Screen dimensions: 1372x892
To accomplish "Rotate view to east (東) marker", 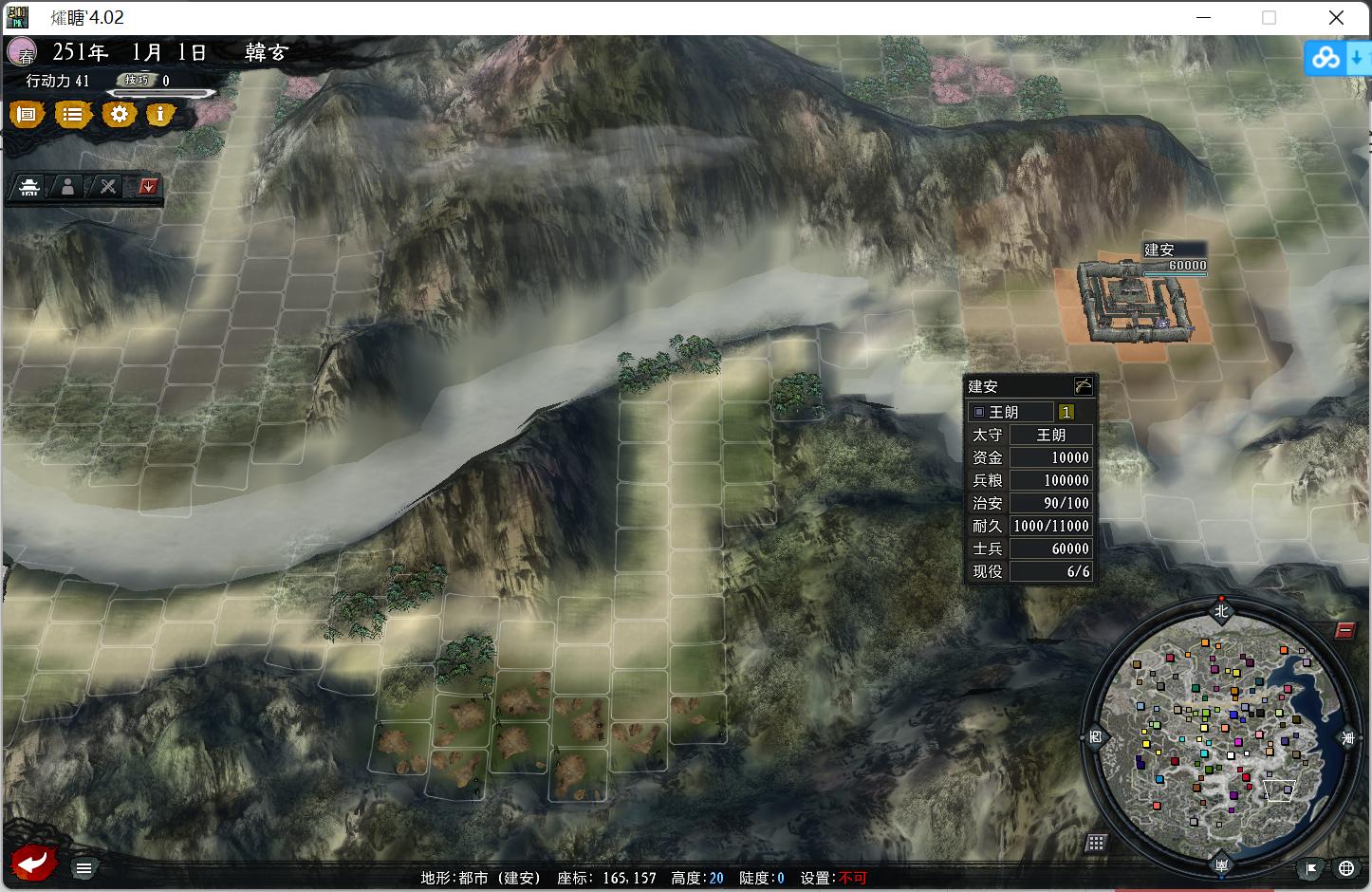I will [x=1348, y=737].
